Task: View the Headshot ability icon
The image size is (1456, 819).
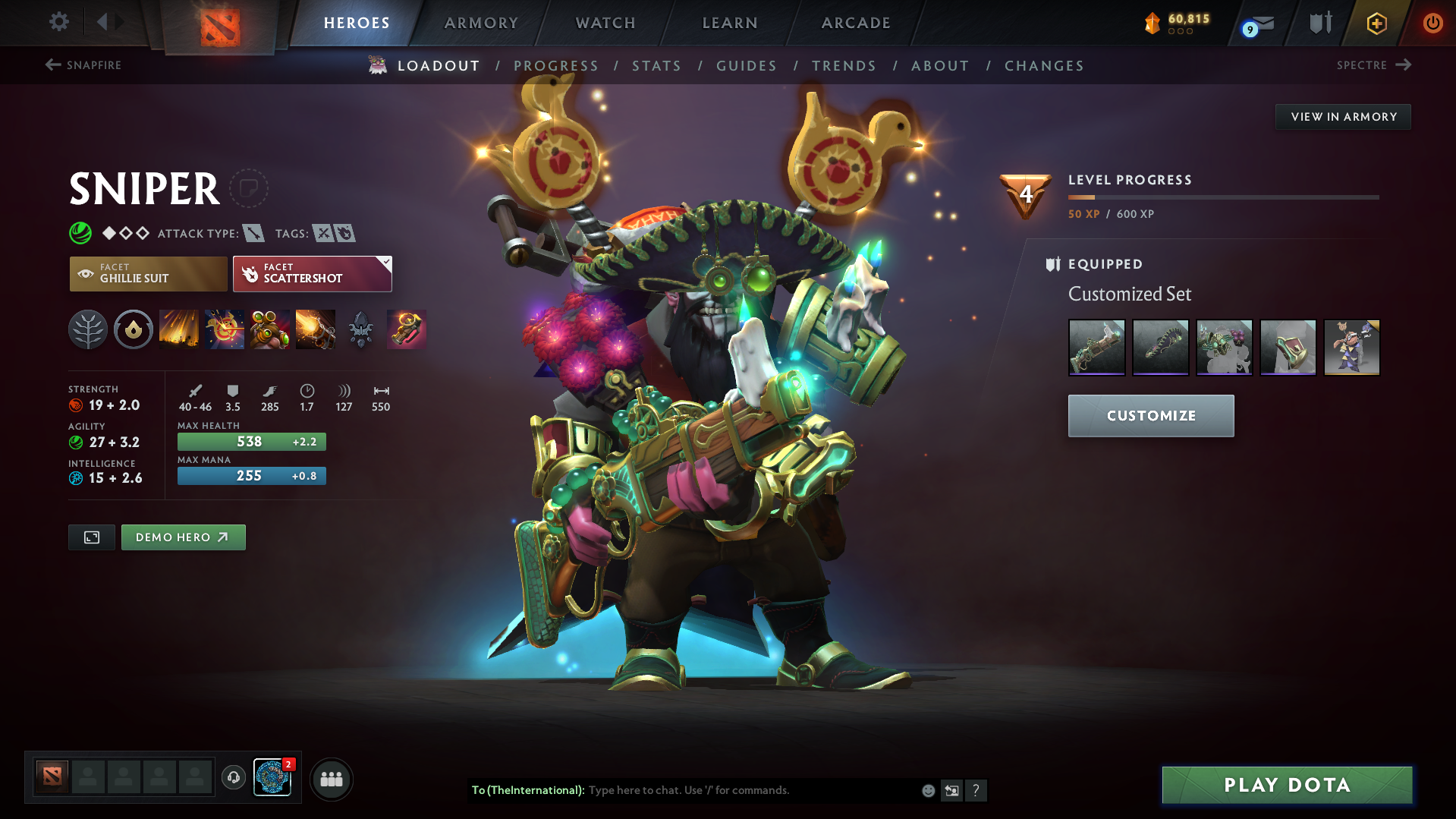Action: click(x=225, y=329)
